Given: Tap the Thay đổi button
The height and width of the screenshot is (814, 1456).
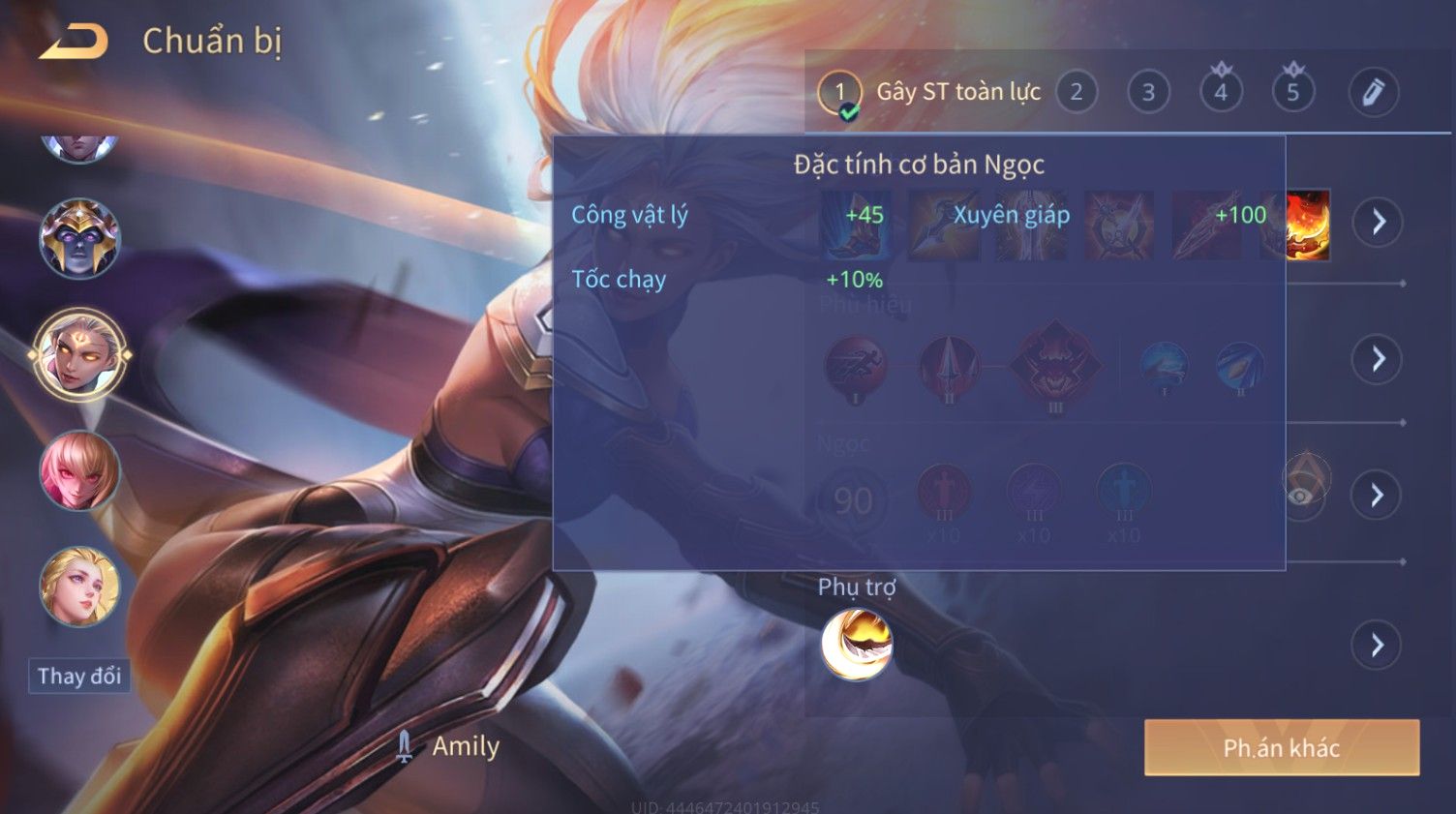Looking at the screenshot, I should (79, 676).
